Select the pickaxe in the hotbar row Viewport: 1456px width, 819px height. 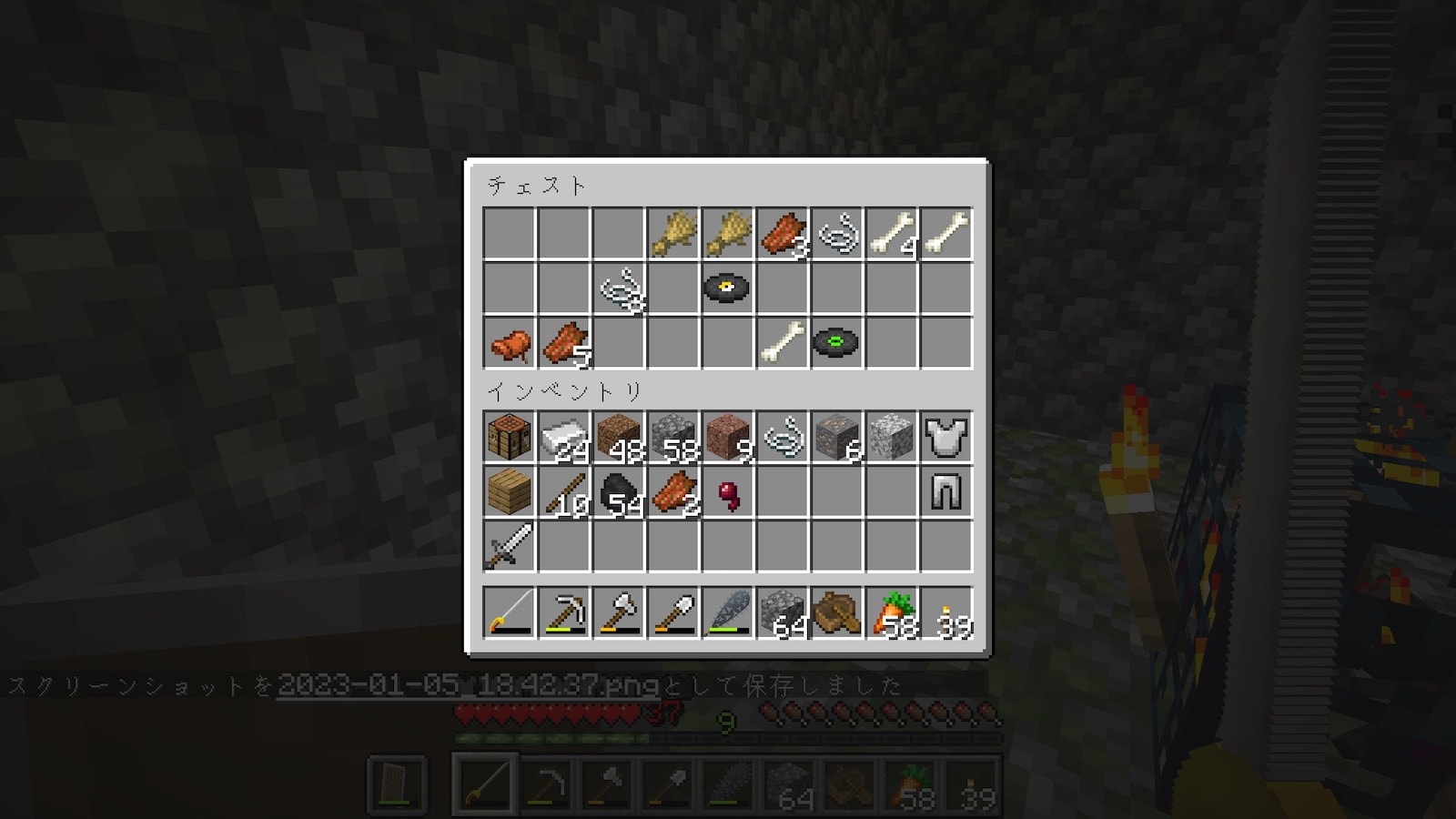pos(564,612)
